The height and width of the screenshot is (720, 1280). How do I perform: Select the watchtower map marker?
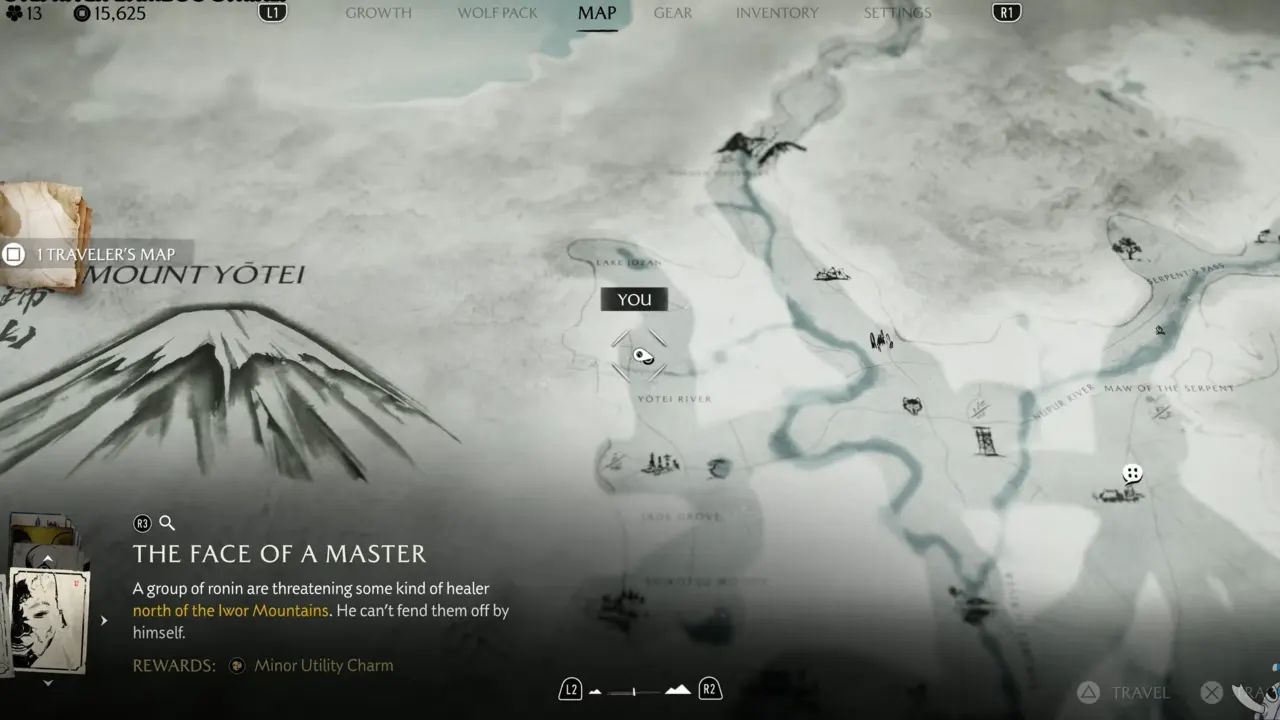[987, 441]
